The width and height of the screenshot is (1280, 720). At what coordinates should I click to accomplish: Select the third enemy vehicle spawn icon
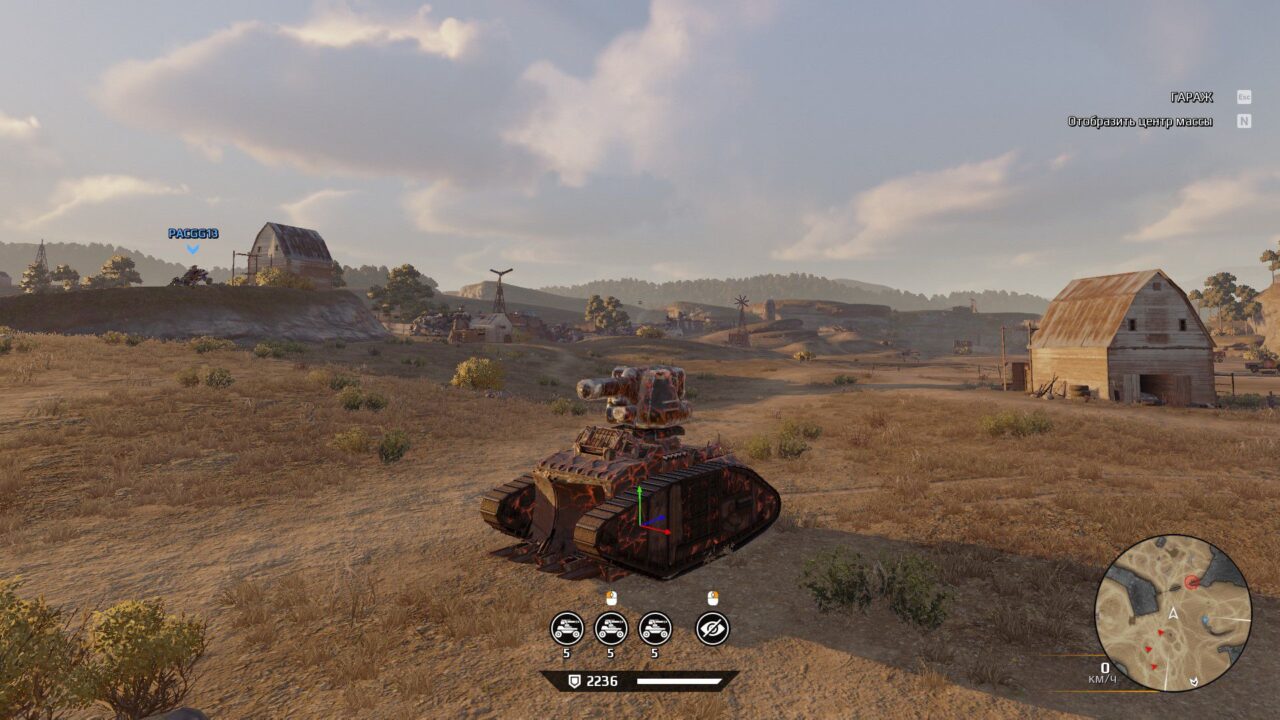tap(654, 628)
